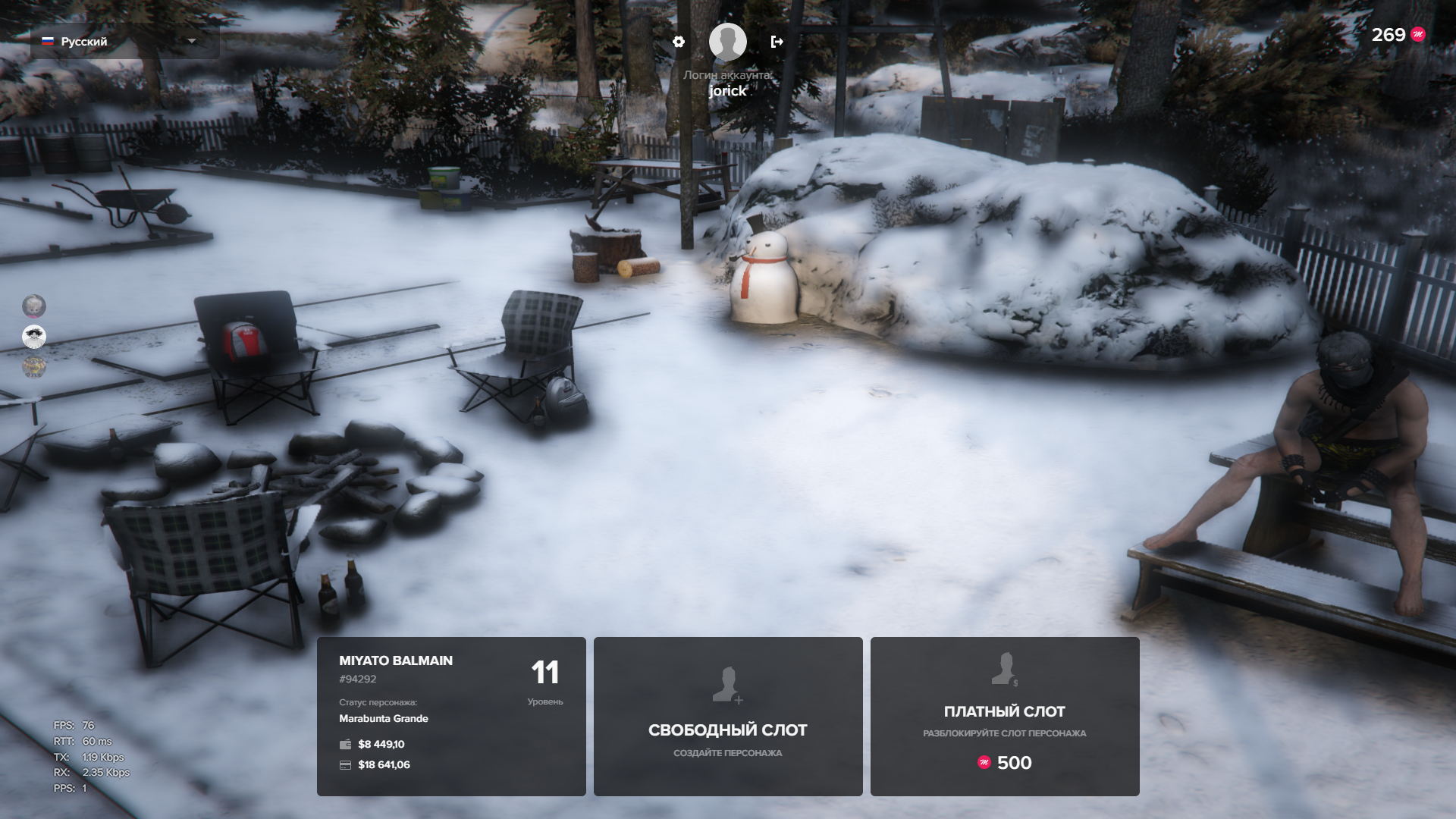Unlock the paid character slot for 500
The image size is (1456, 819).
click(x=1005, y=716)
